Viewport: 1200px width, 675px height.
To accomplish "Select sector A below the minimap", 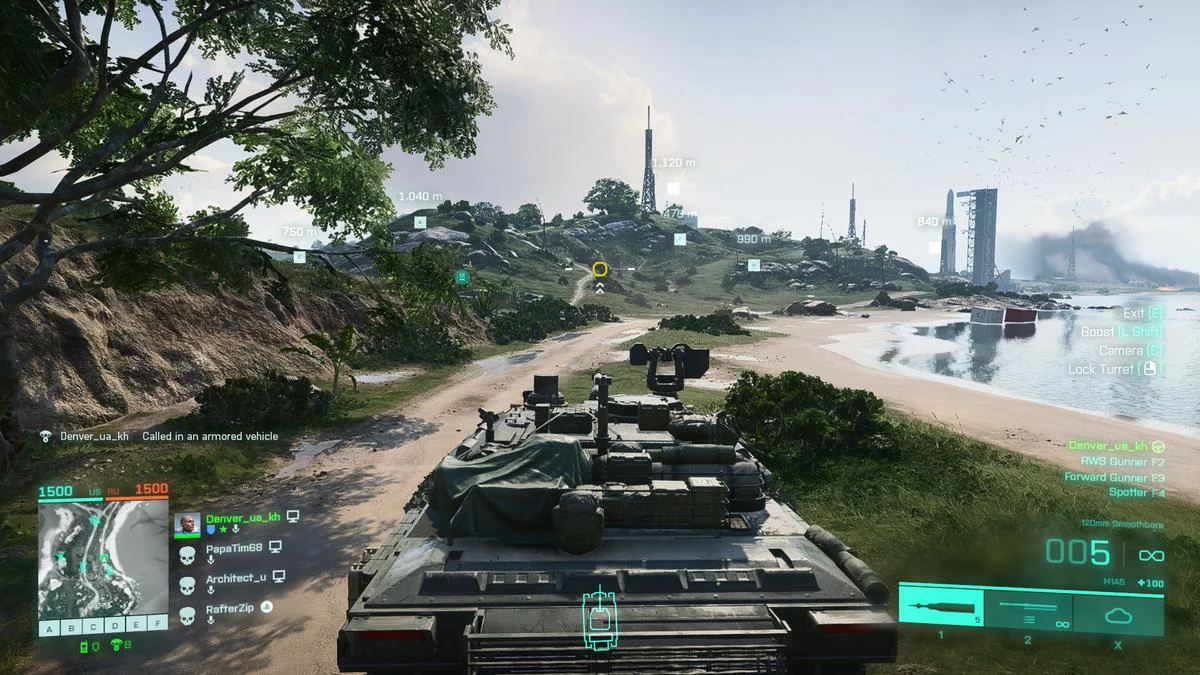I will click(48, 627).
